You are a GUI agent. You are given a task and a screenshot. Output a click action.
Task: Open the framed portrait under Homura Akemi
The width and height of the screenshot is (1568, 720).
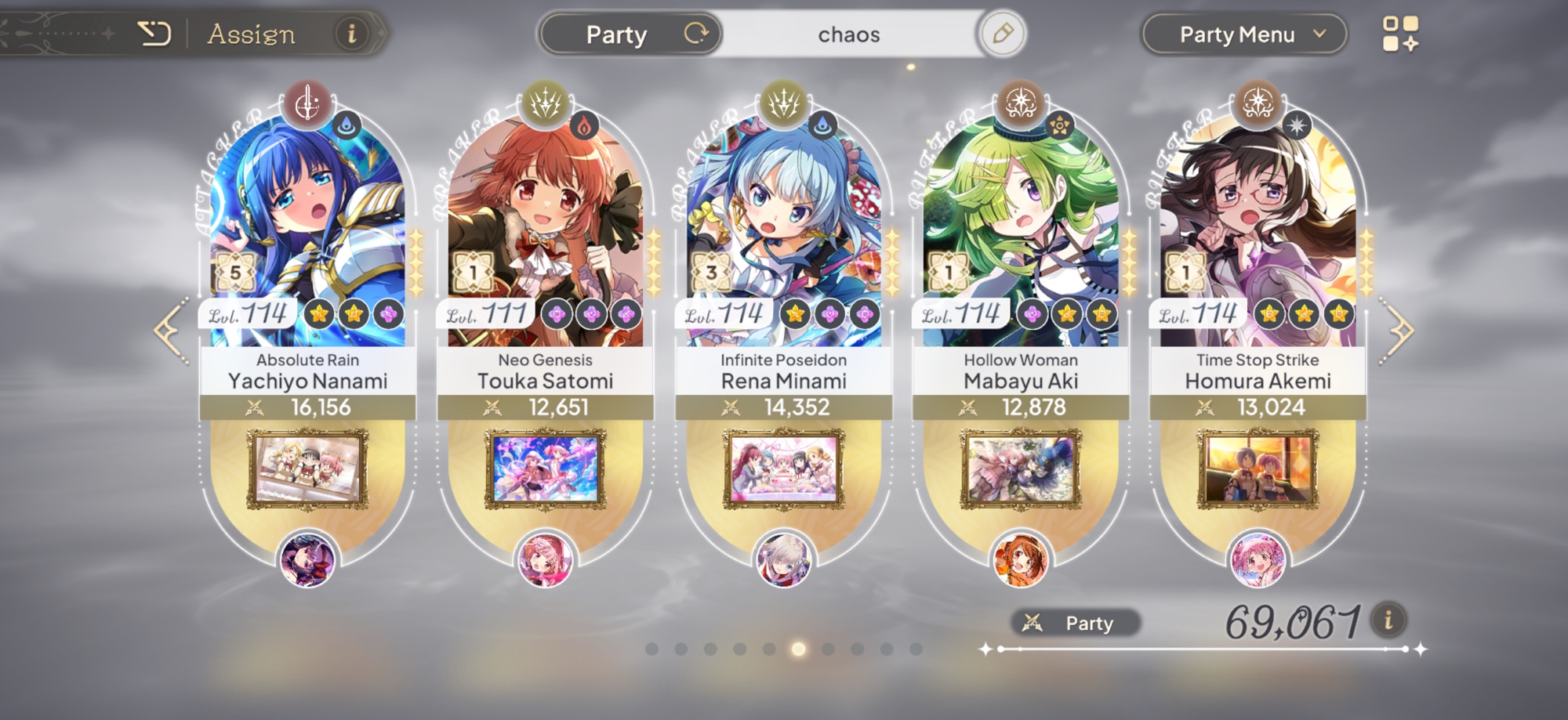1258,469
